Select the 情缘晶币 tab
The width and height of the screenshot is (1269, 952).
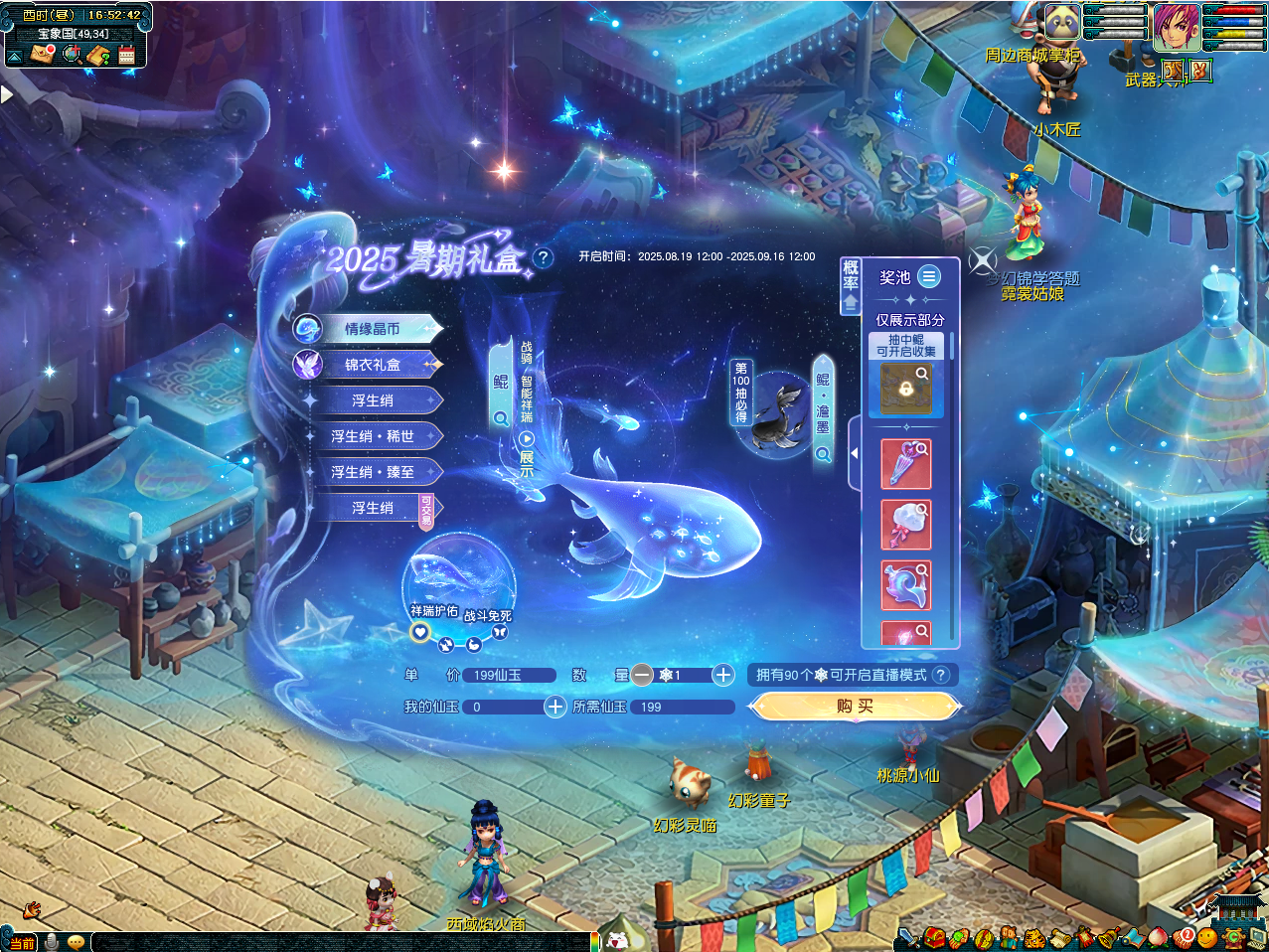pyautogui.click(x=372, y=329)
